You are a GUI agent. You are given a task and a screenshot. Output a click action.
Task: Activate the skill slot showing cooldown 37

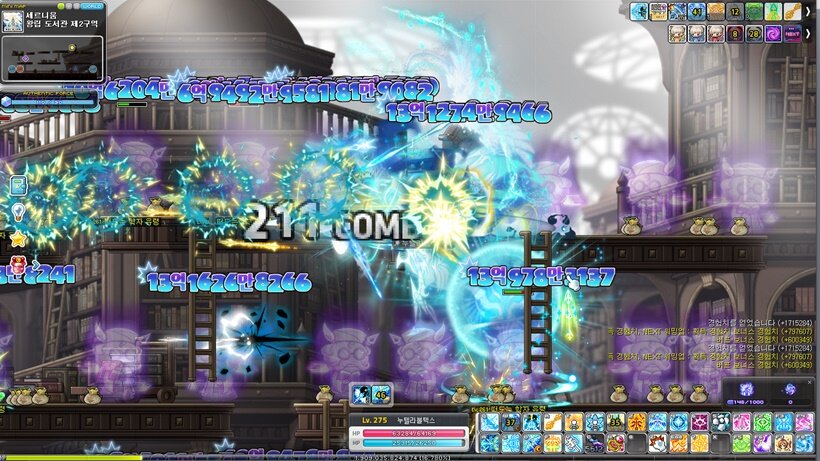[x=511, y=422]
